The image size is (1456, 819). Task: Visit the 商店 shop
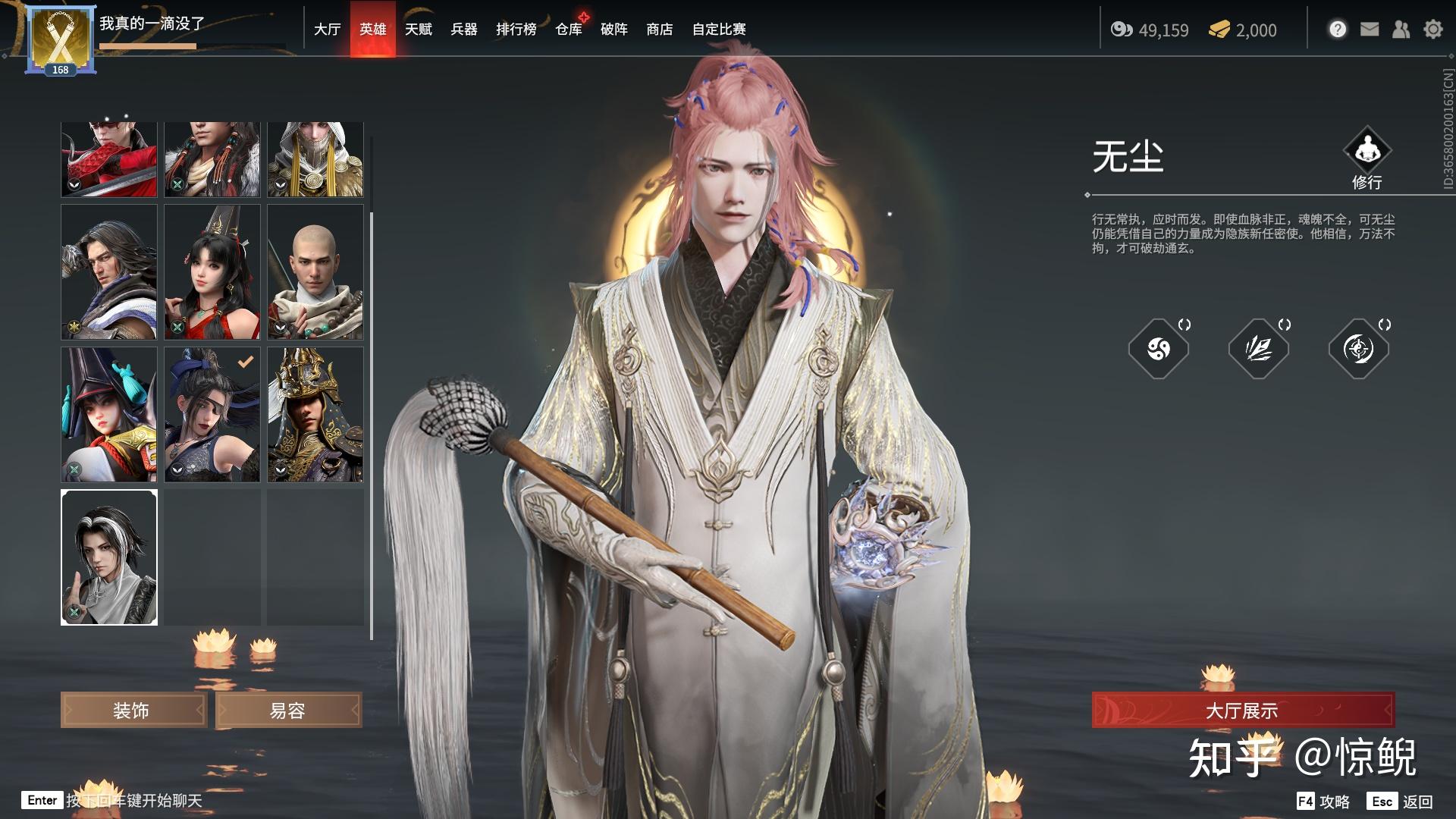(660, 30)
